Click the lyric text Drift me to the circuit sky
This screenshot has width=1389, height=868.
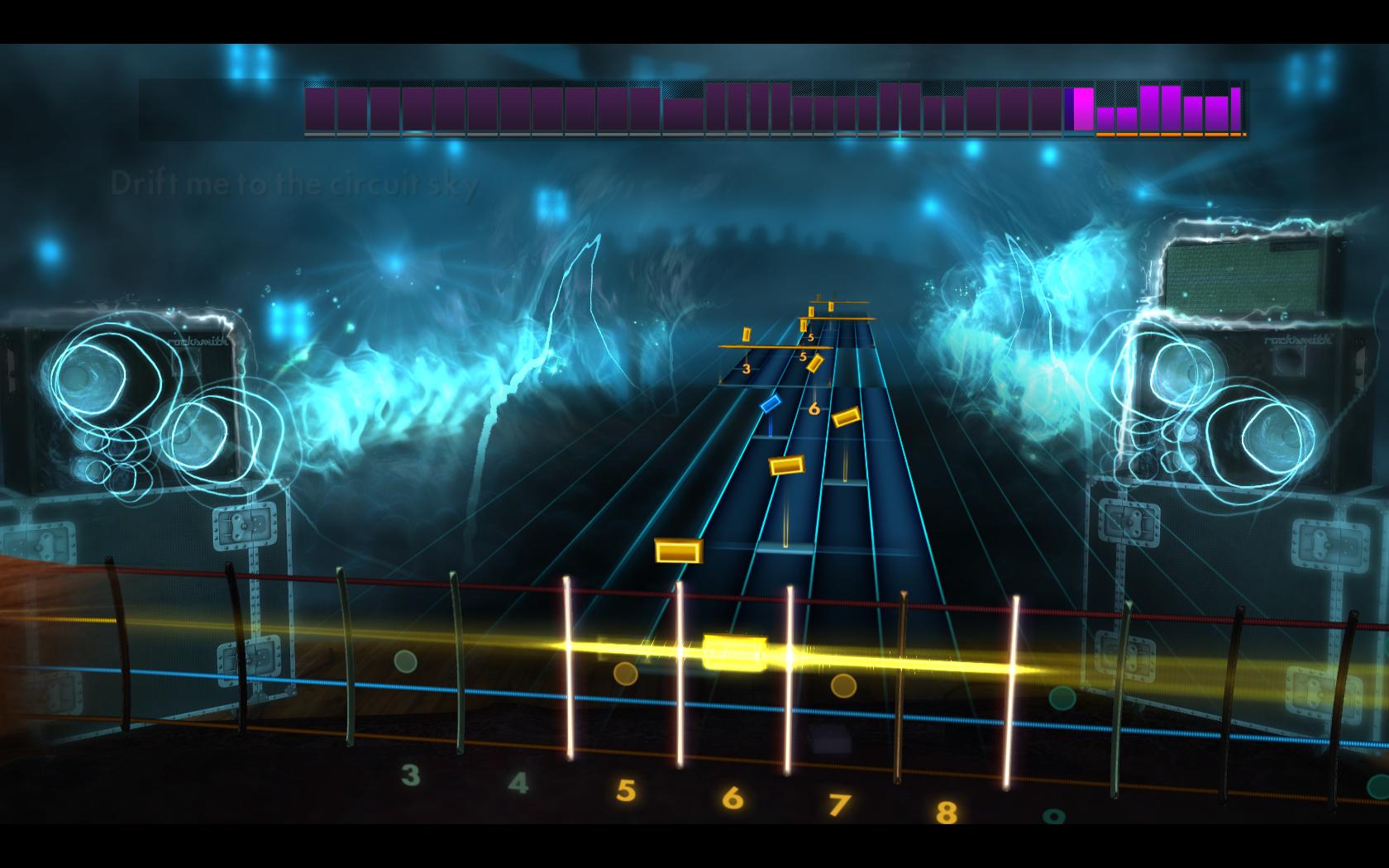[x=294, y=184]
